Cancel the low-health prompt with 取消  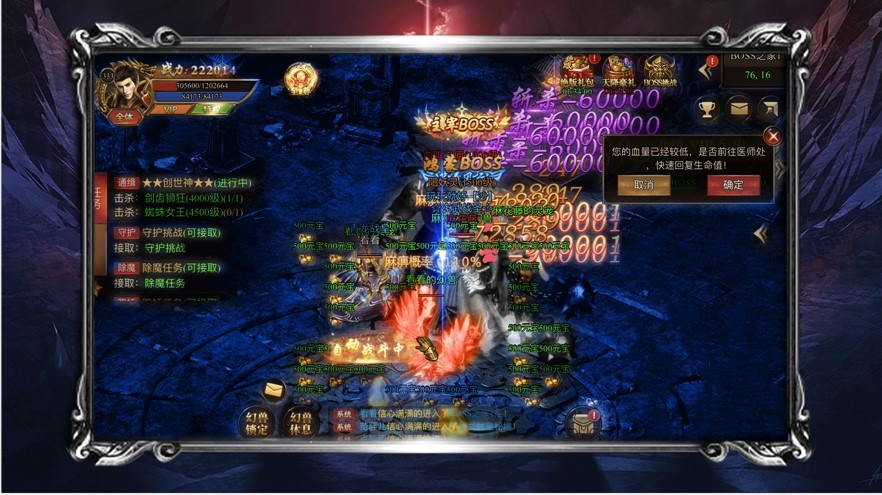tap(643, 185)
